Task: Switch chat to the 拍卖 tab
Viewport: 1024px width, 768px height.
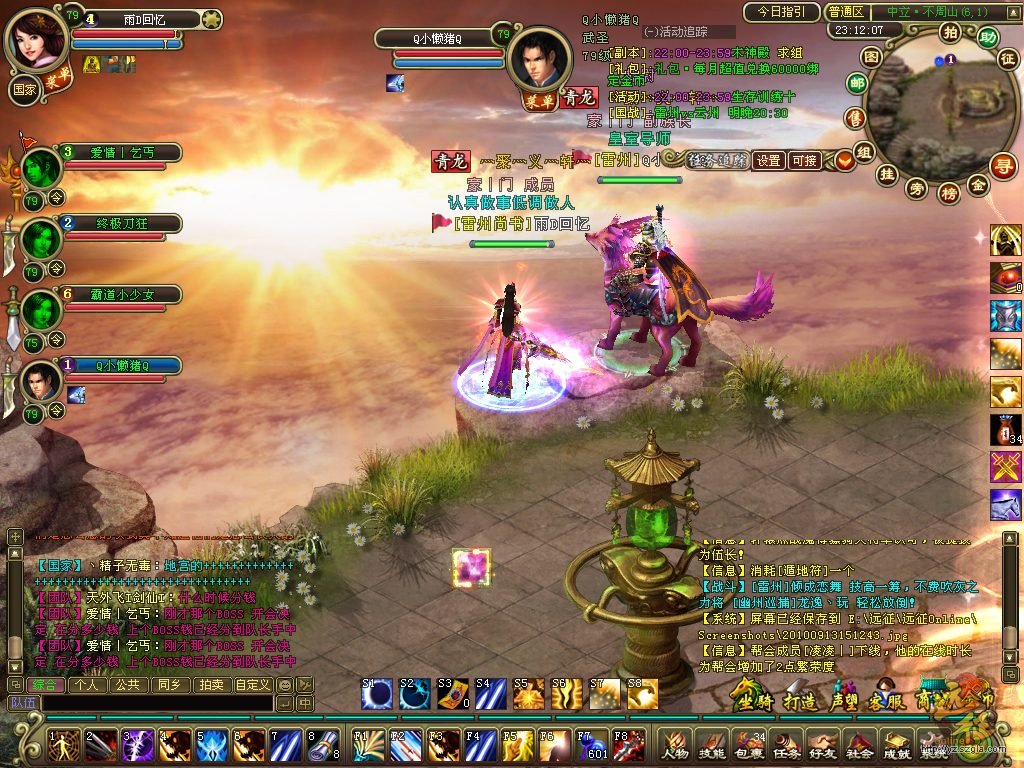Action: [210, 685]
